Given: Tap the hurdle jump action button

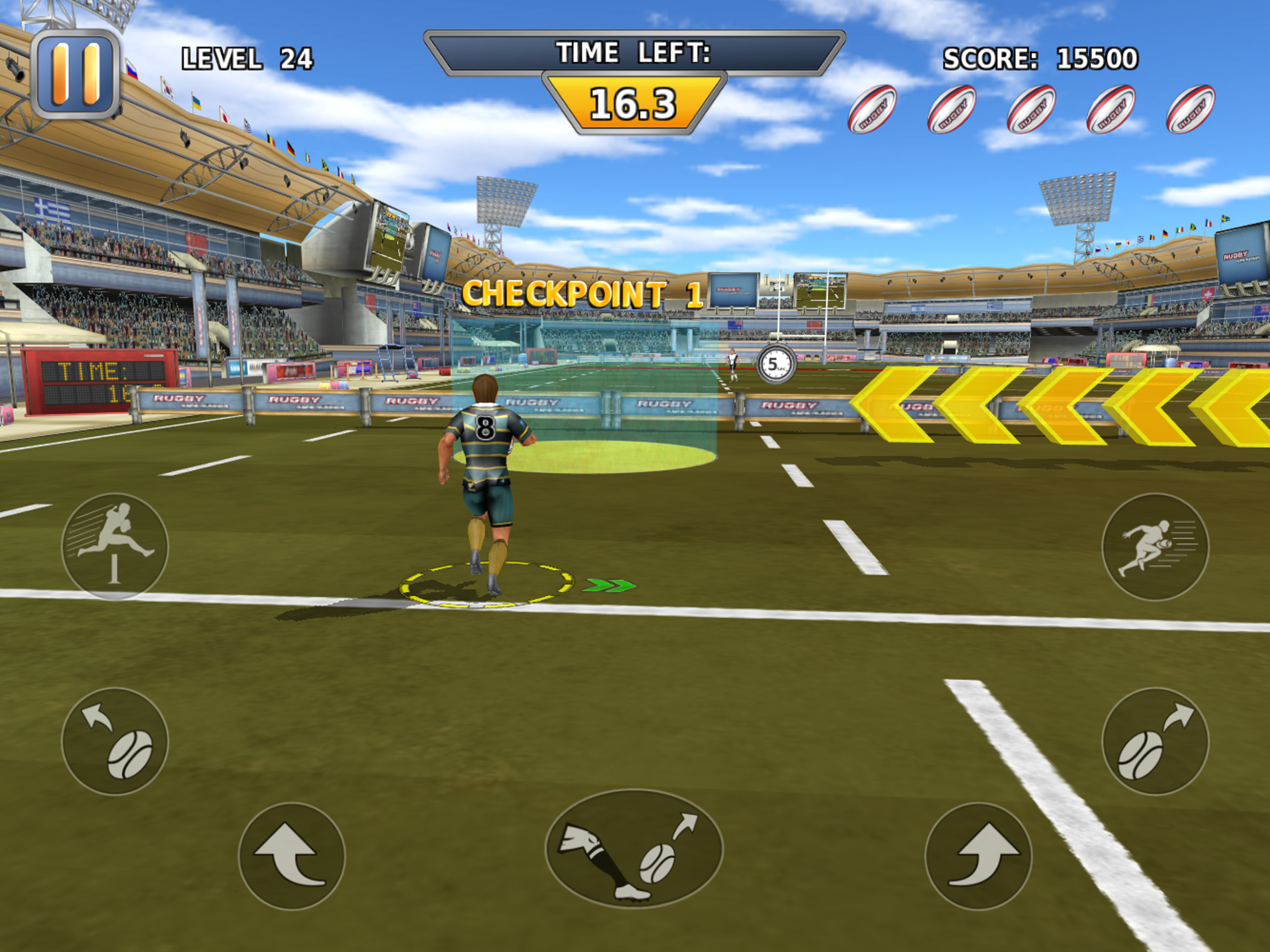Looking at the screenshot, I should (x=115, y=546).
